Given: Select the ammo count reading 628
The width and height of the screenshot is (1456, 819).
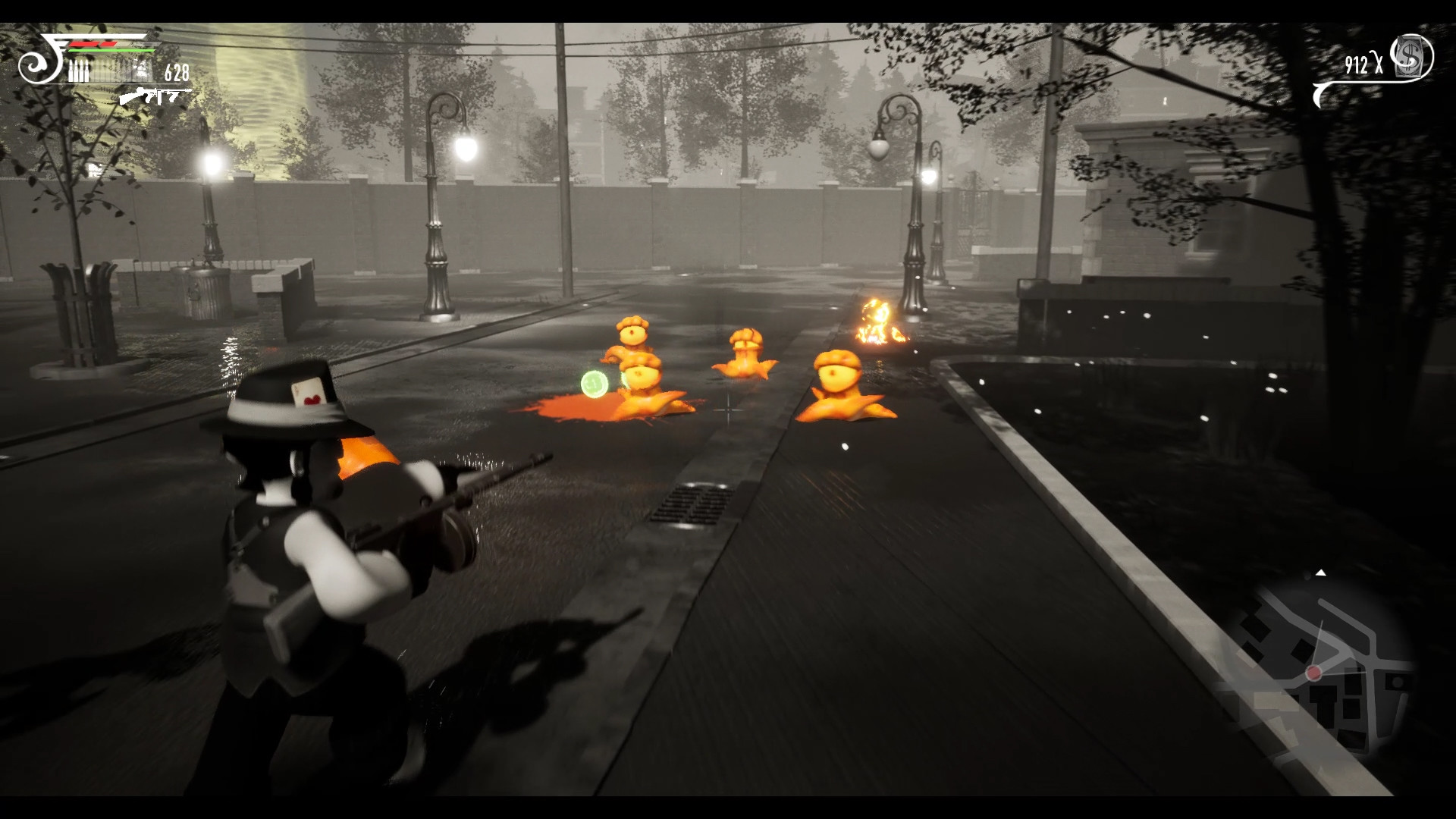Looking at the screenshot, I should 176,71.
